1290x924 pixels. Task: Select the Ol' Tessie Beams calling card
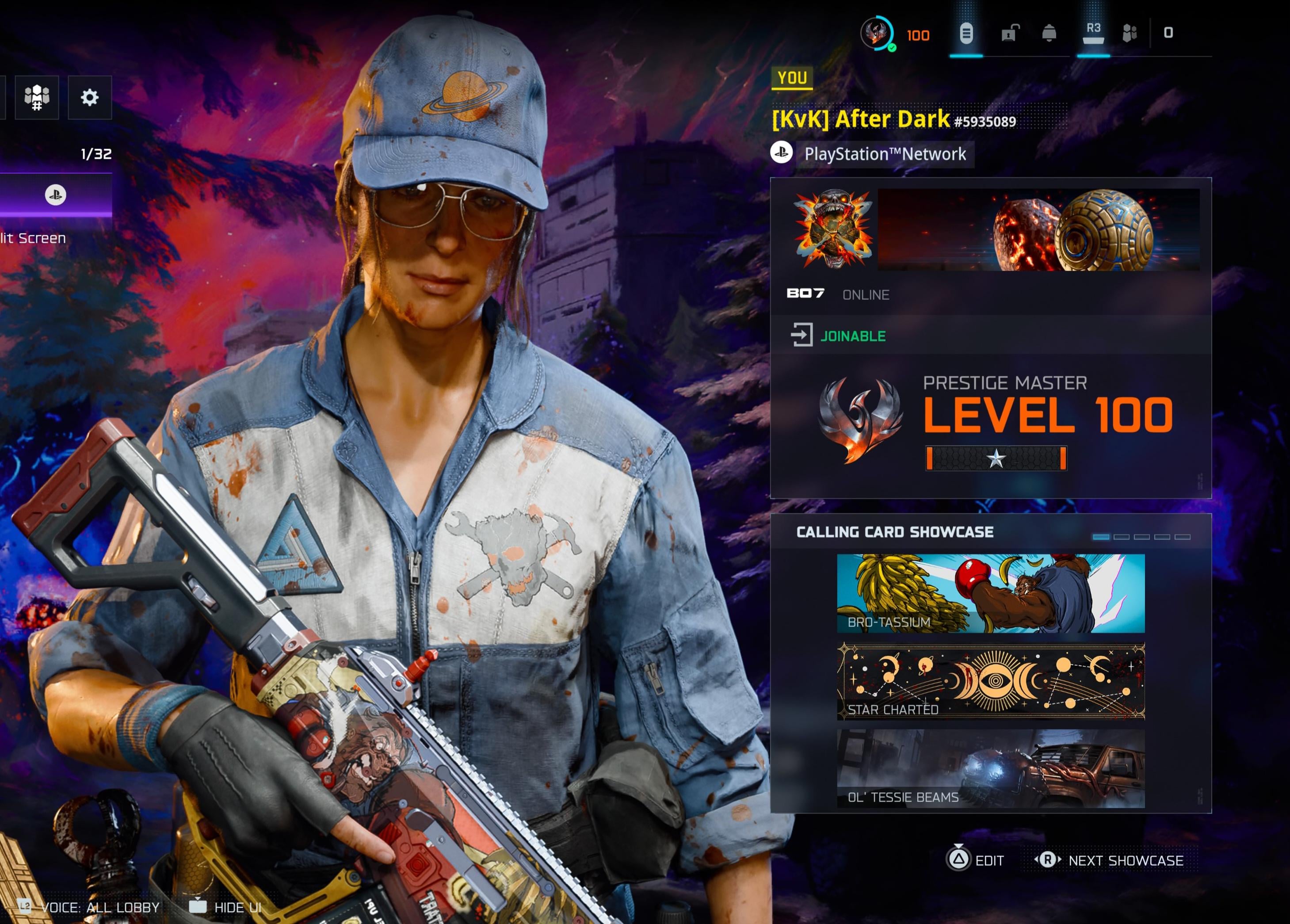tap(990, 769)
